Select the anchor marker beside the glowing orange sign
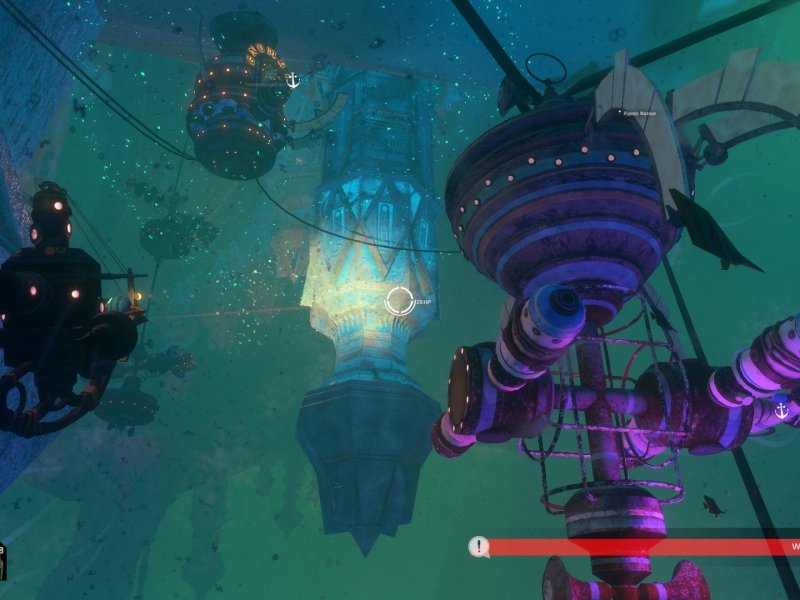 293,80
